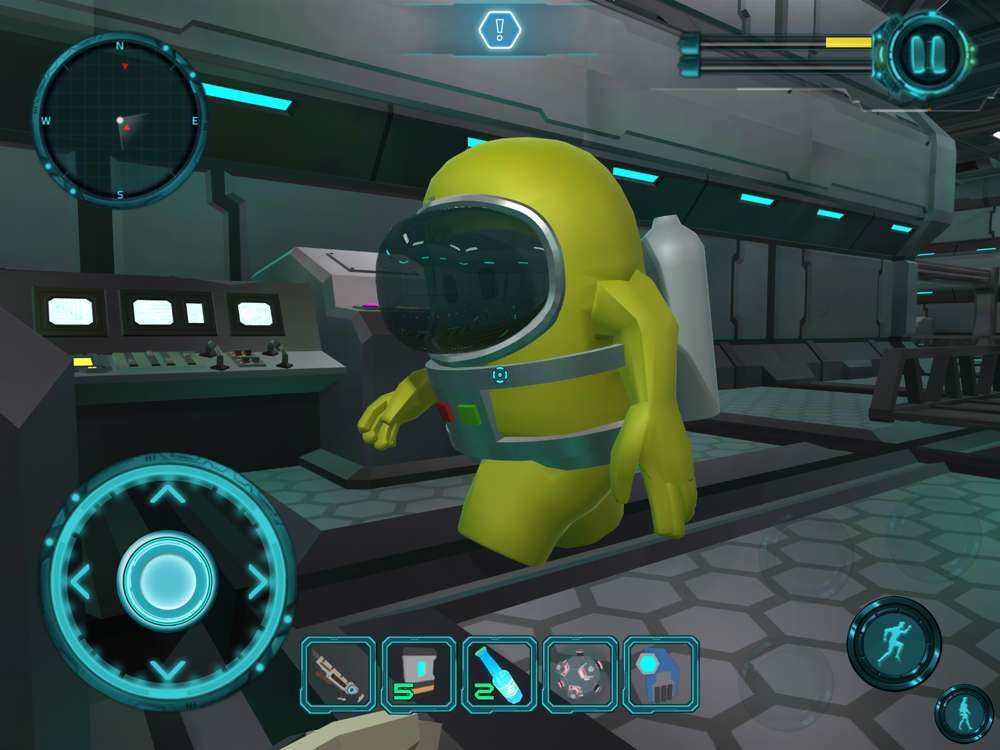Select the rifle weapon hotbar slot
This screenshot has width=1000, height=750.
click(339, 674)
